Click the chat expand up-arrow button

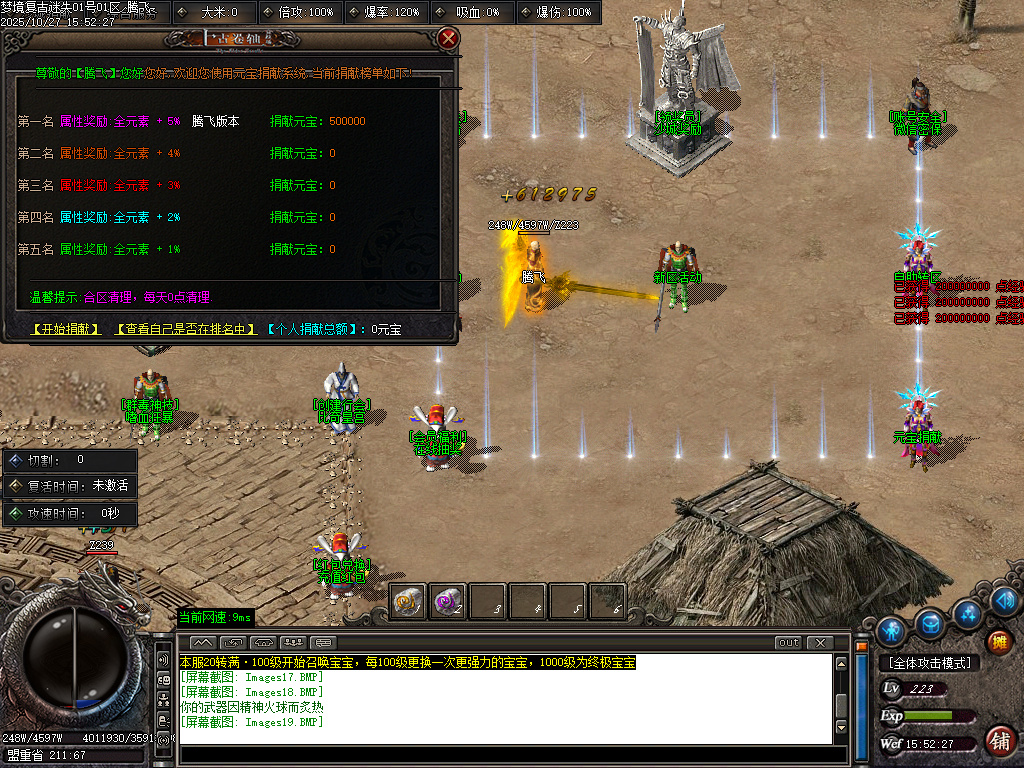(202, 642)
